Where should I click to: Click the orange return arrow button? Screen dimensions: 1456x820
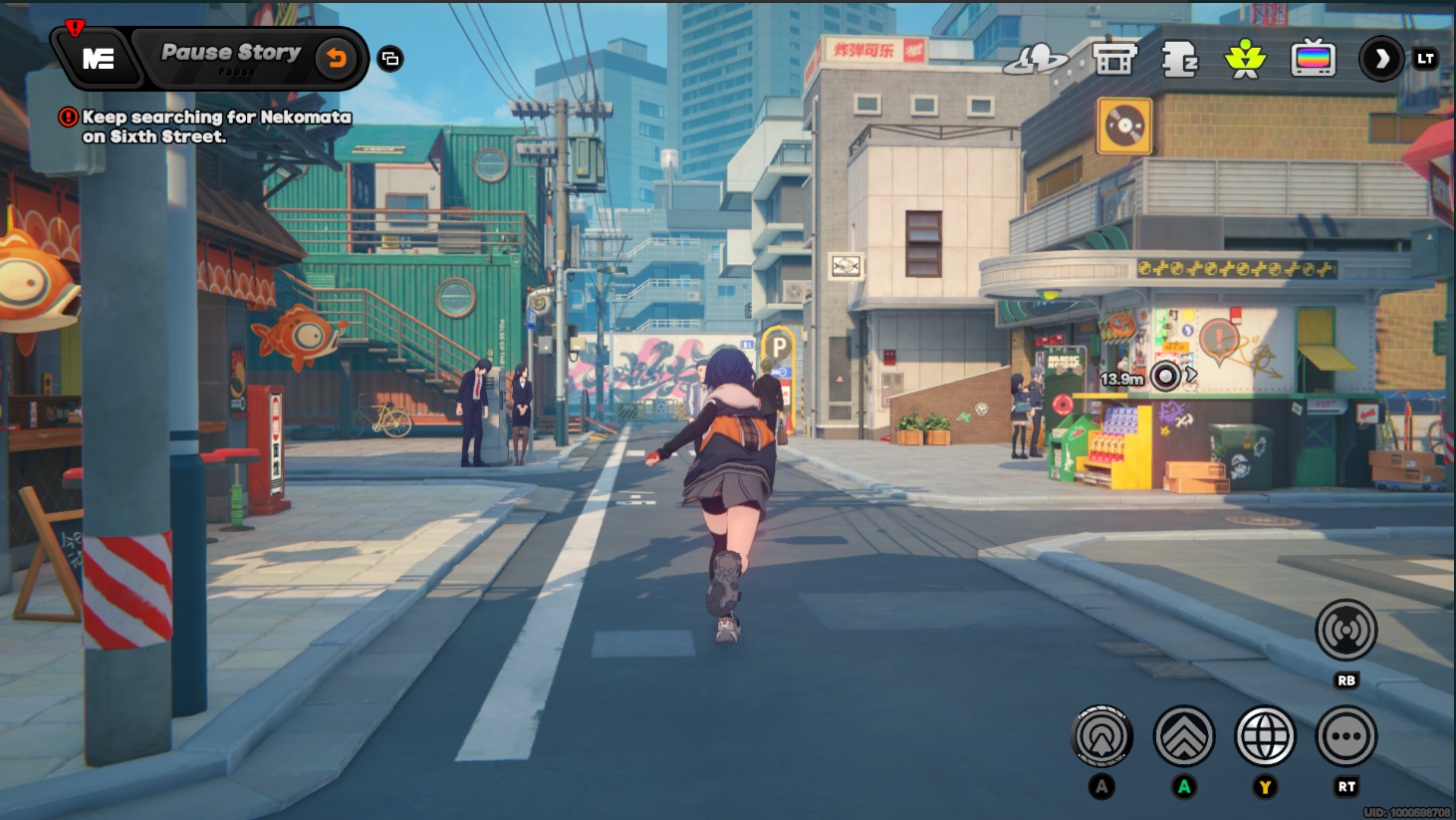point(337,59)
